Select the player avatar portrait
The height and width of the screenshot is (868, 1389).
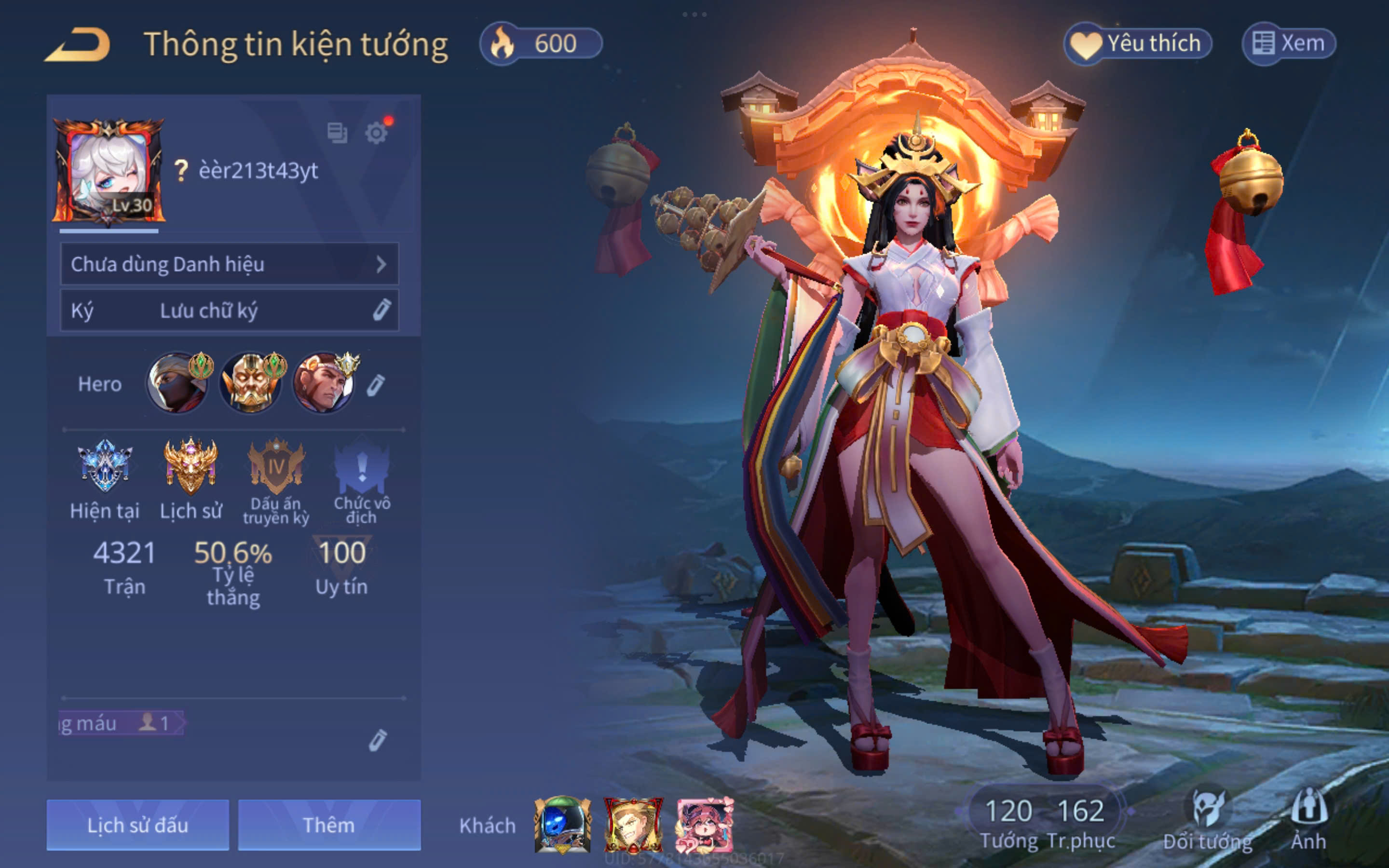(x=109, y=171)
